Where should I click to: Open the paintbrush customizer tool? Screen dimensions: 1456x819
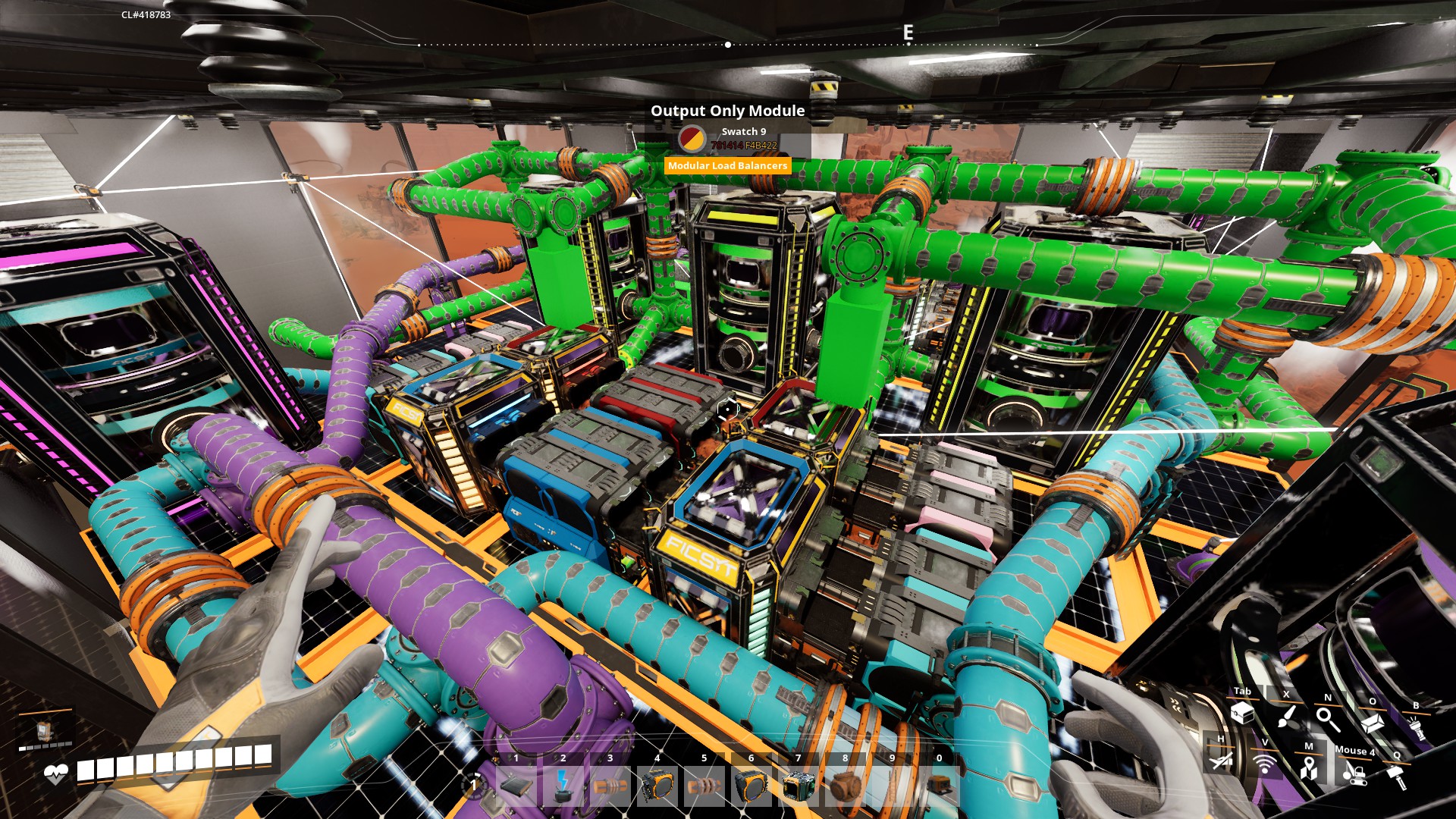(1285, 716)
